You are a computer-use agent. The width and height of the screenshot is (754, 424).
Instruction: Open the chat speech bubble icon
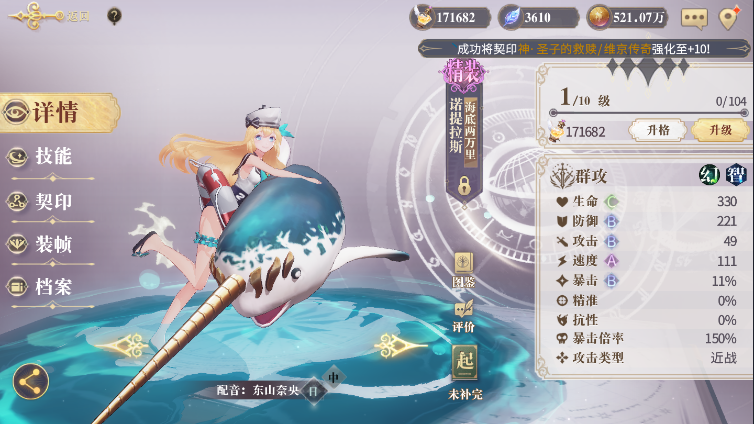coord(694,17)
